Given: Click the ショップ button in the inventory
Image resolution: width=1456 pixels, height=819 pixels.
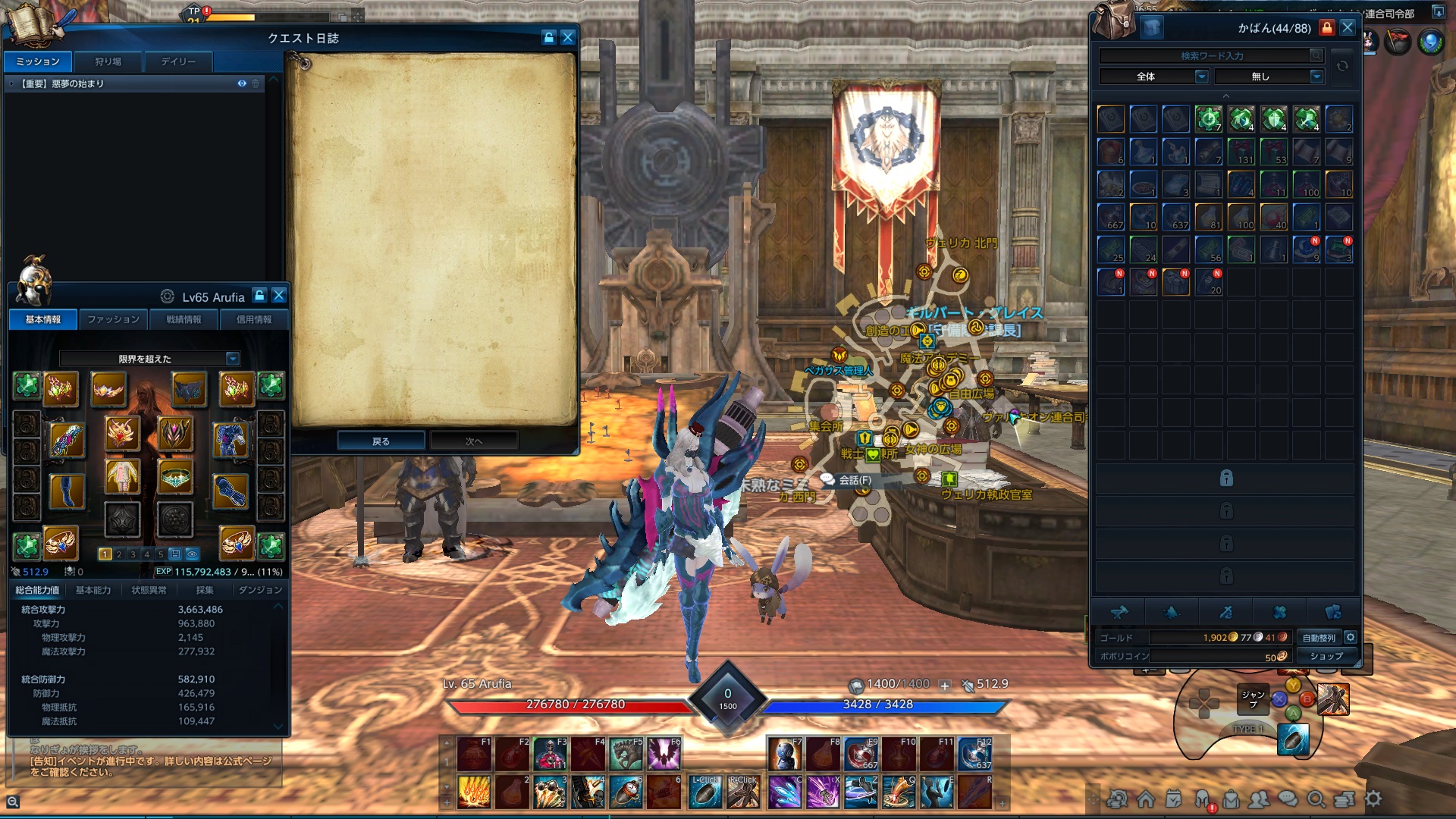Looking at the screenshot, I should click(1326, 655).
